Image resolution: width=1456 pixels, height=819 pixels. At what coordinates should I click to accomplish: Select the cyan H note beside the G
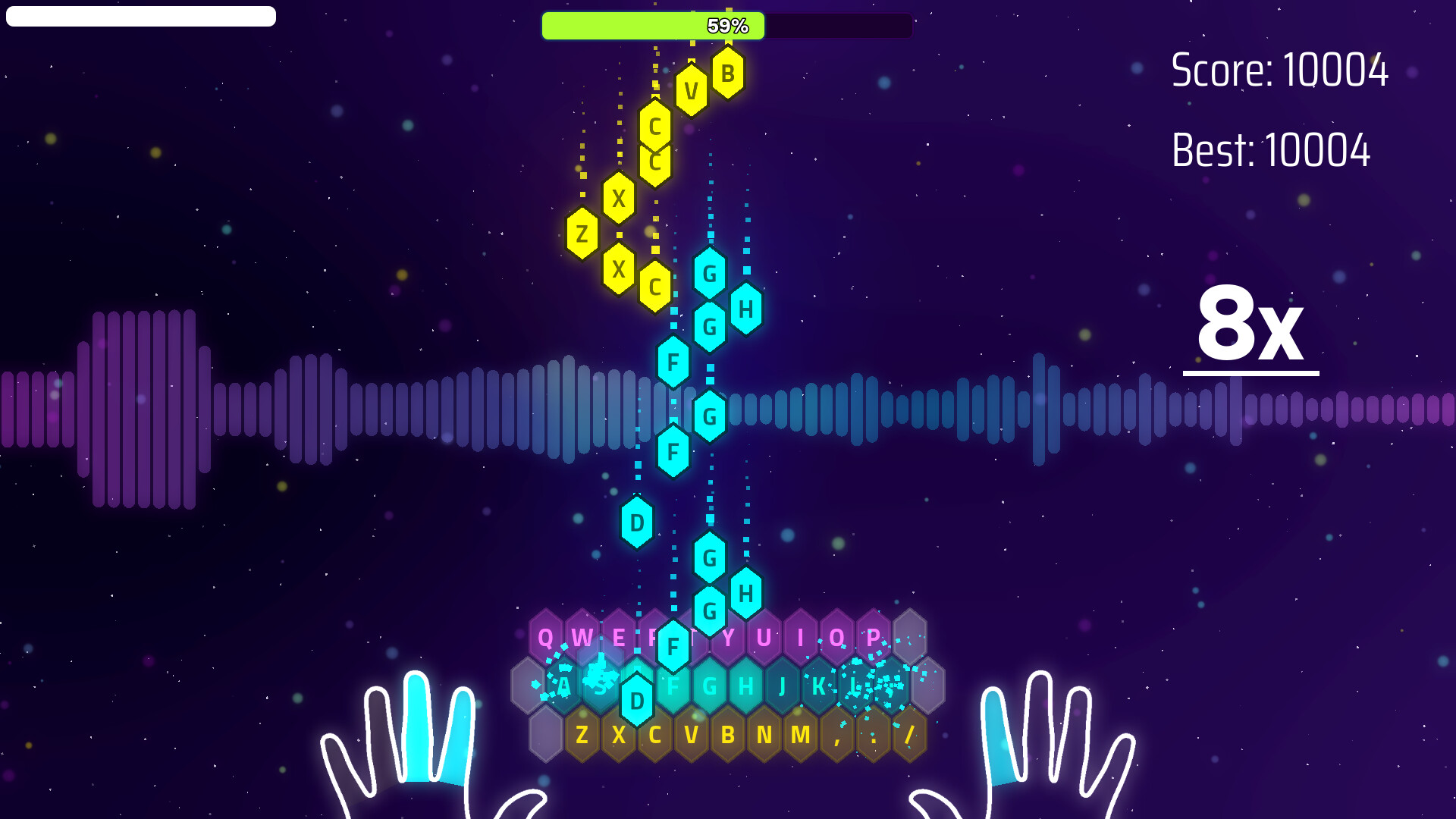(745, 309)
